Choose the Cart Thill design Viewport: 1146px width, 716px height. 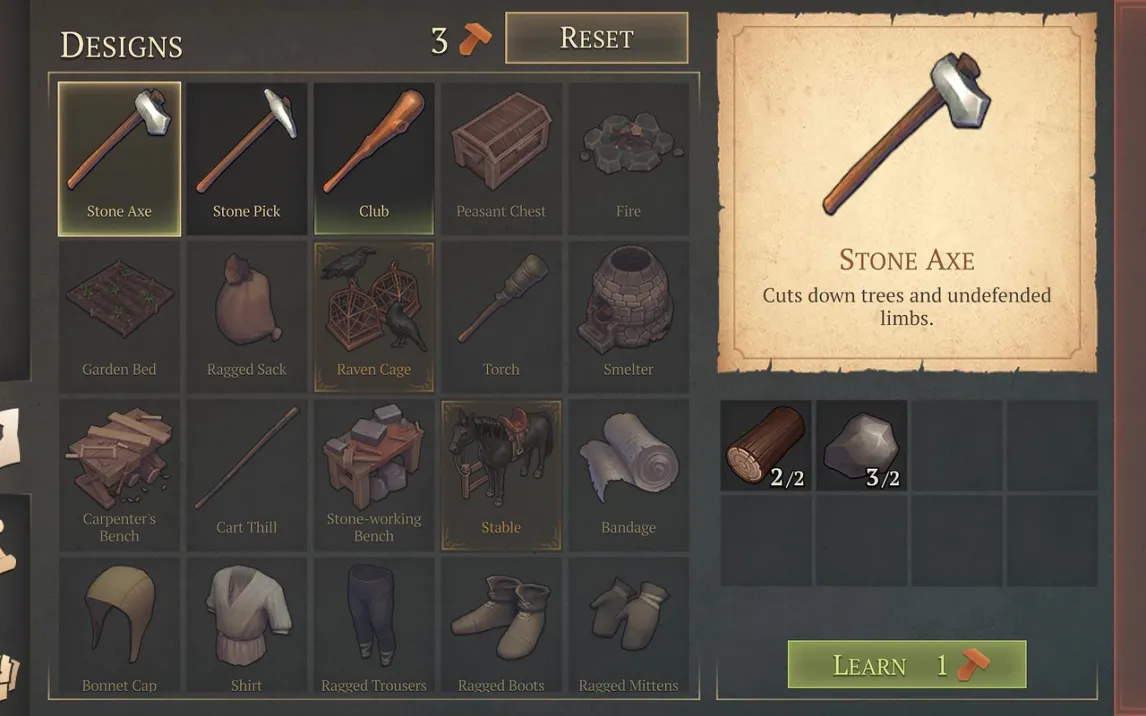(246, 474)
